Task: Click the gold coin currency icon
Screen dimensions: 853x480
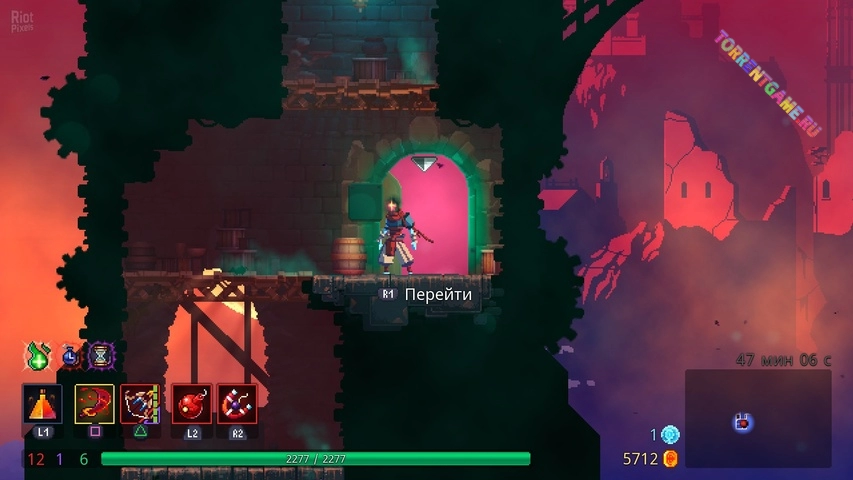Action: pos(671,459)
